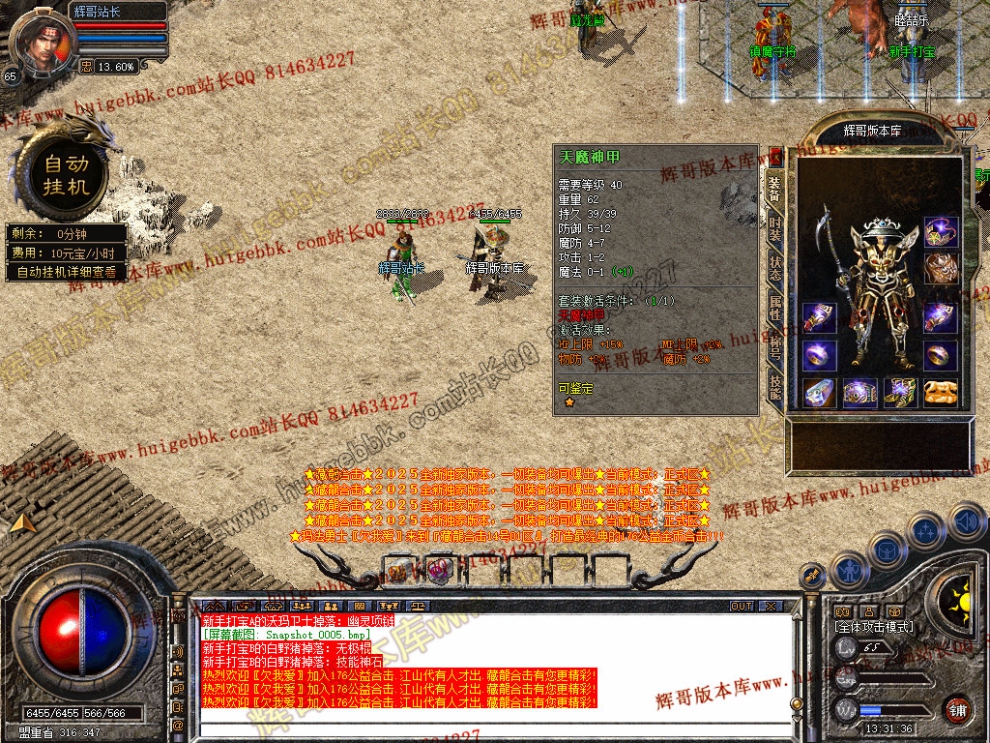This screenshot has width=990, height=743.
Task: Open the character equipment round button
Action: pos(848,570)
